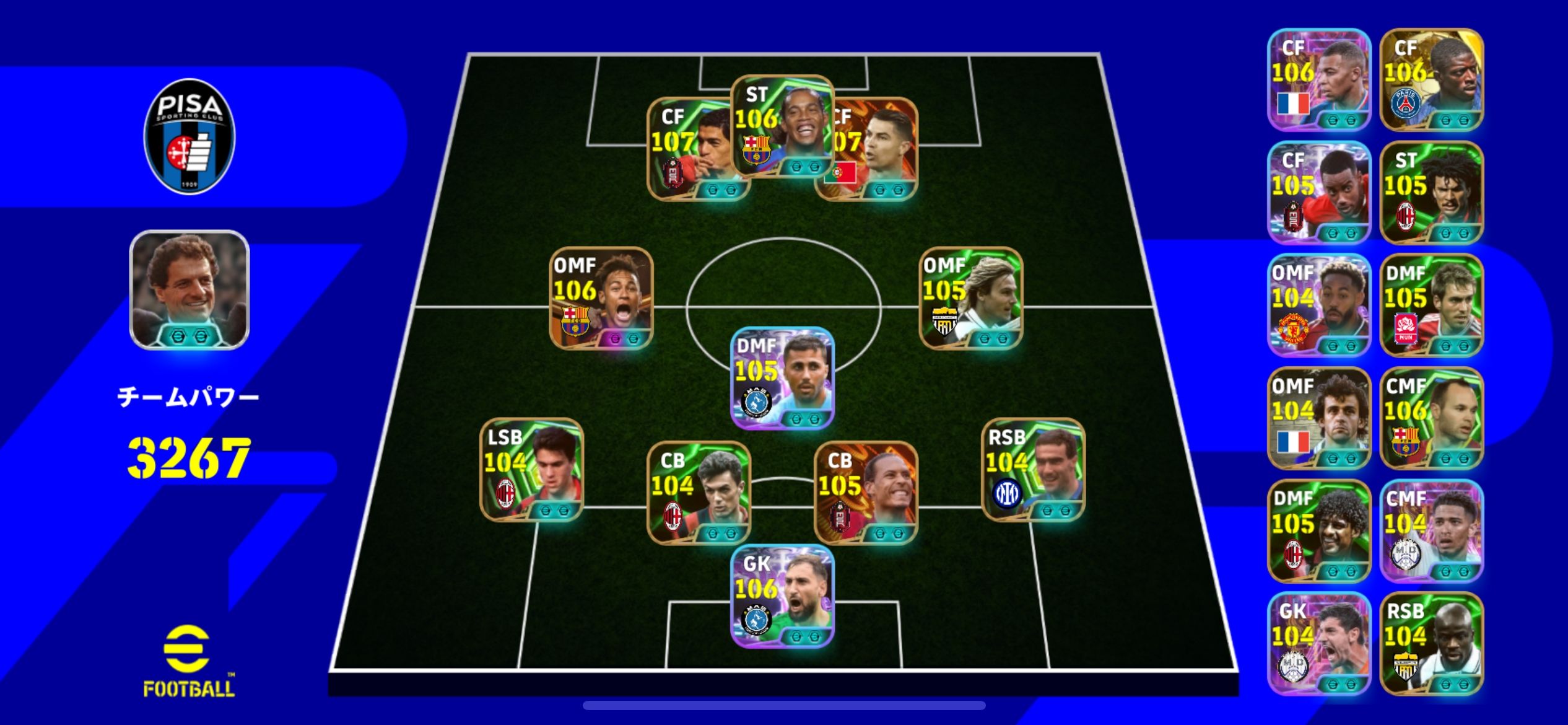This screenshot has width=1568, height=725.
Task: Pick the CB 104 AC Milan card
Action: [x=699, y=493]
